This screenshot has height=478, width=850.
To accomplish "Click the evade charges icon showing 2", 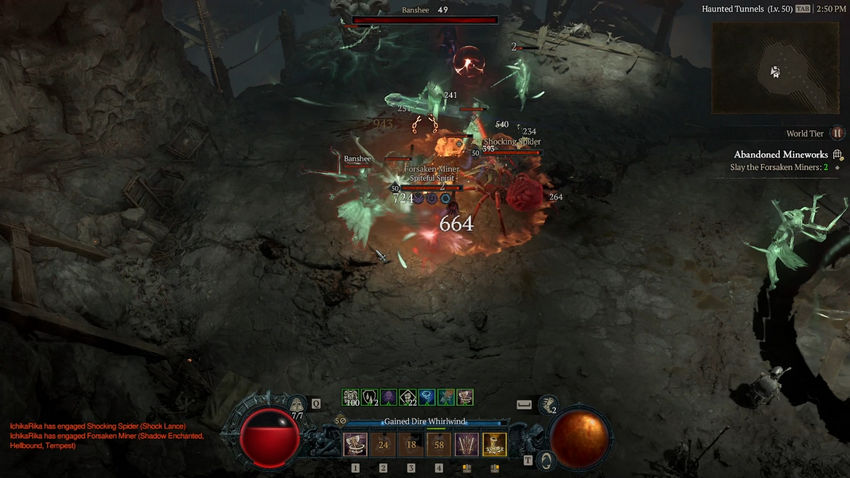I will click(x=548, y=405).
